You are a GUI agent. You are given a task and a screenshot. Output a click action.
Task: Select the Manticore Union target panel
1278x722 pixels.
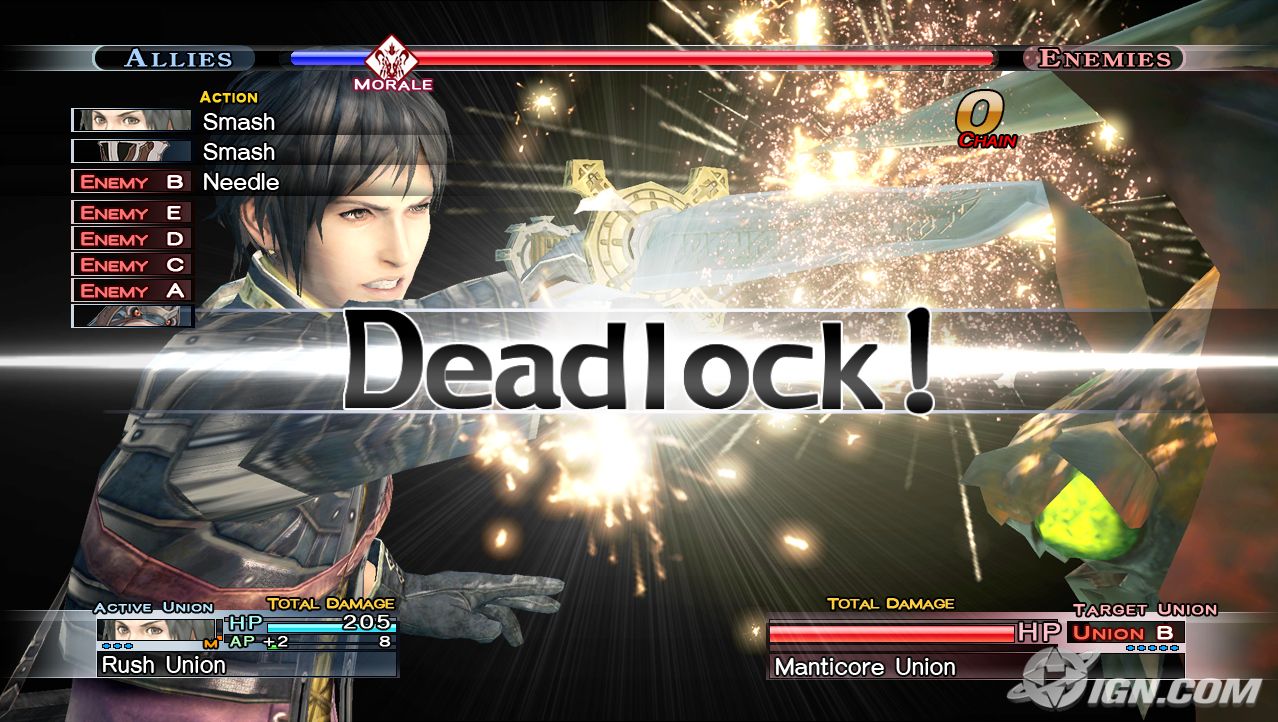[975, 666]
